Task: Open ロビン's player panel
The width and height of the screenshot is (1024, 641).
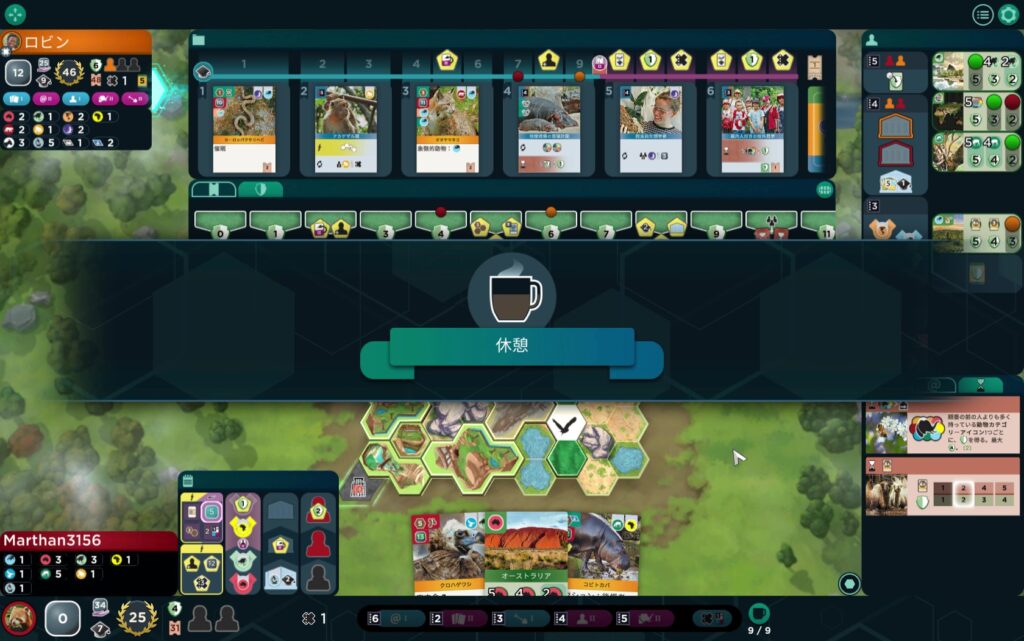Action: [76, 42]
